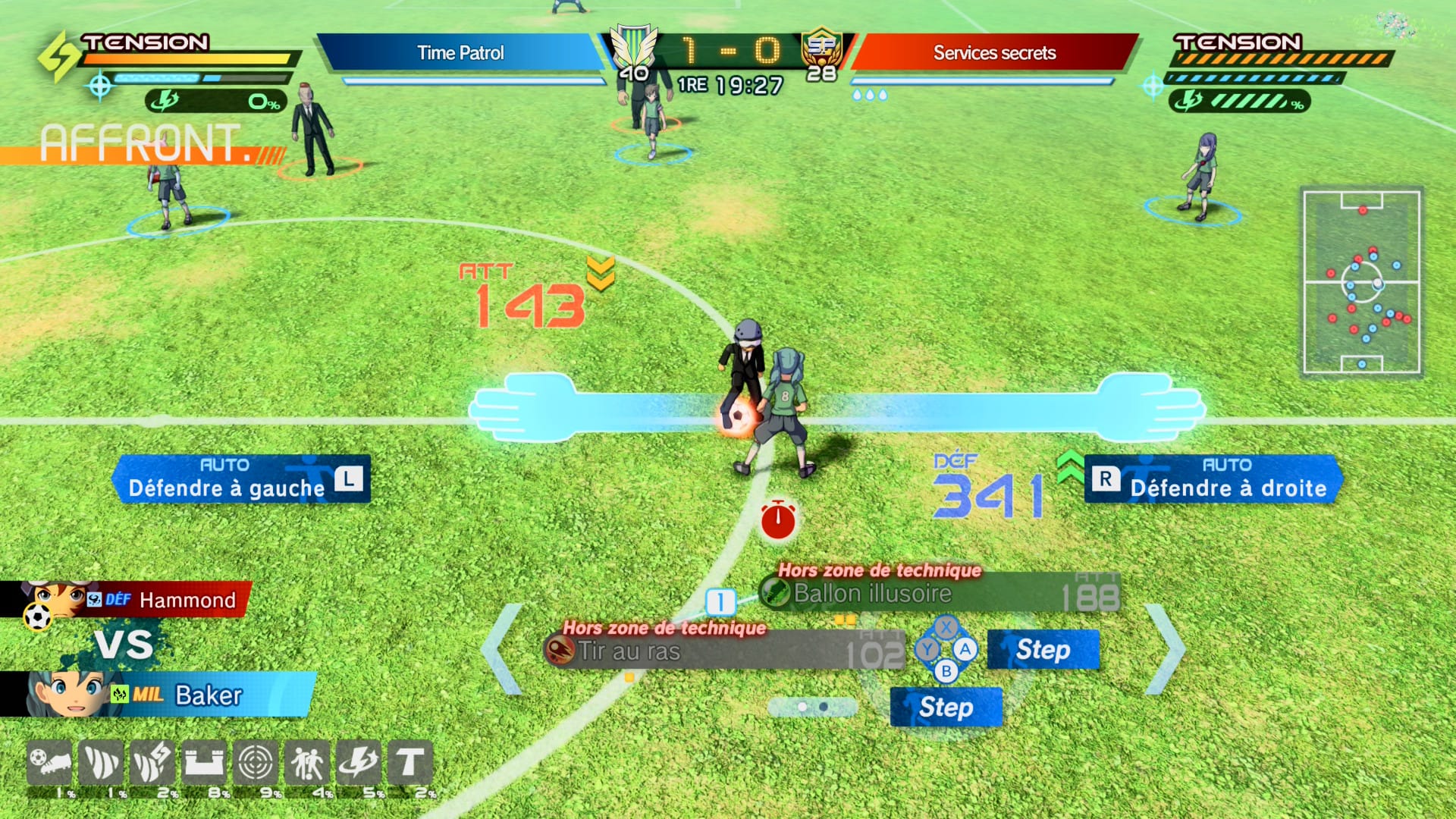The image size is (1456, 819).
Task: Select the two players tackling icon
Action: click(x=307, y=762)
